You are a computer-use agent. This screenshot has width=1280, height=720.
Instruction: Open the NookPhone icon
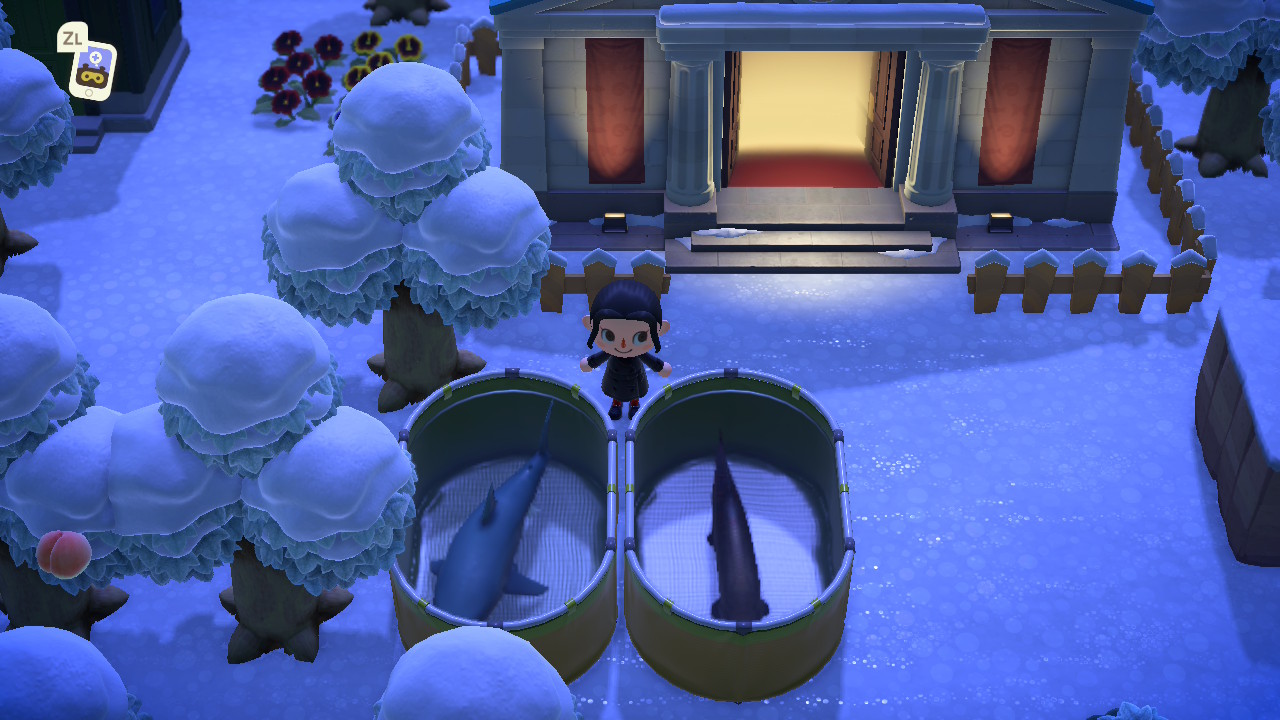91,69
